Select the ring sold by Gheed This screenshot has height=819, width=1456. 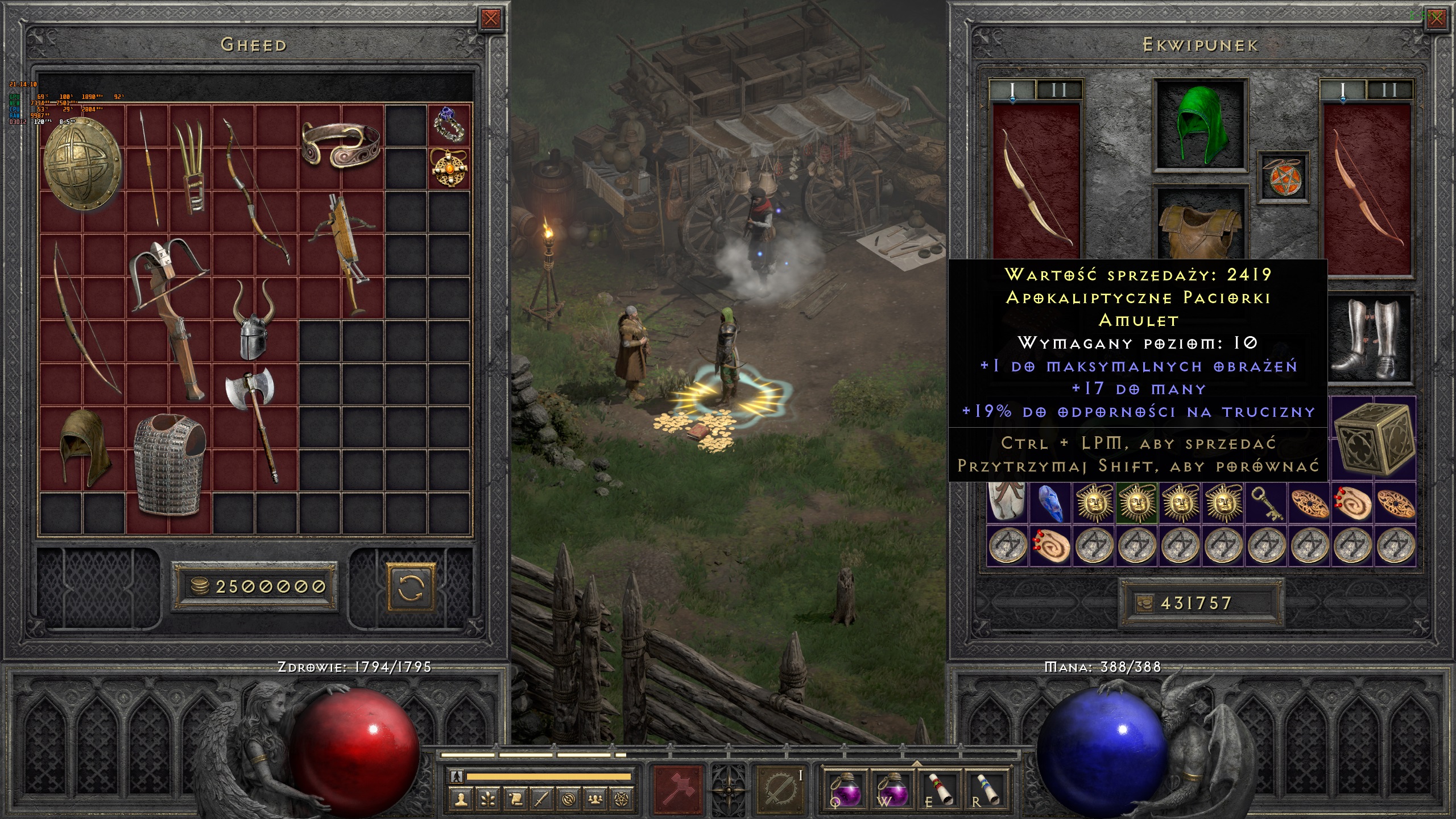(449, 125)
